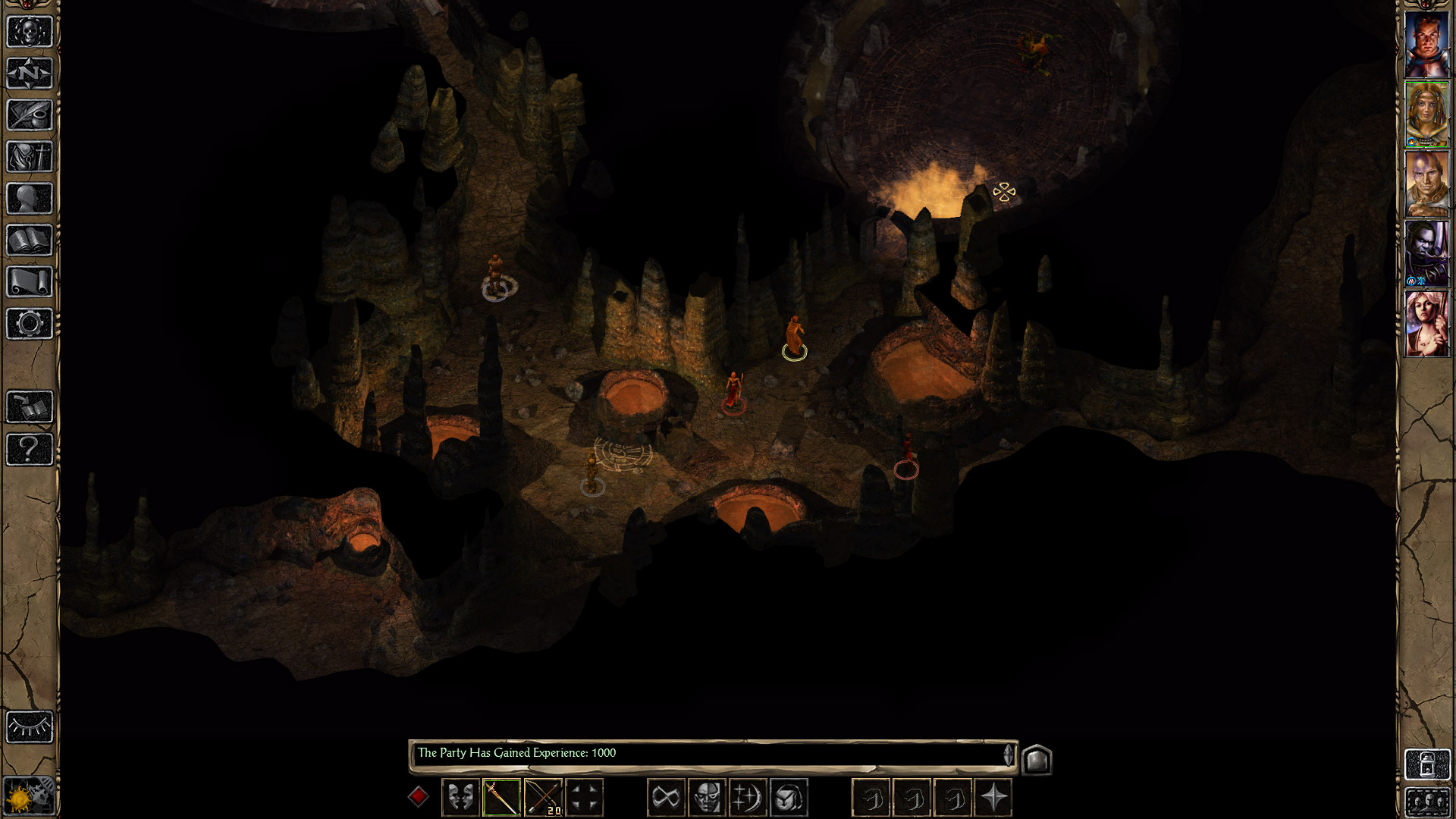
Task: Expand the message log with the stone button
Action: [x=1036, y=759]
